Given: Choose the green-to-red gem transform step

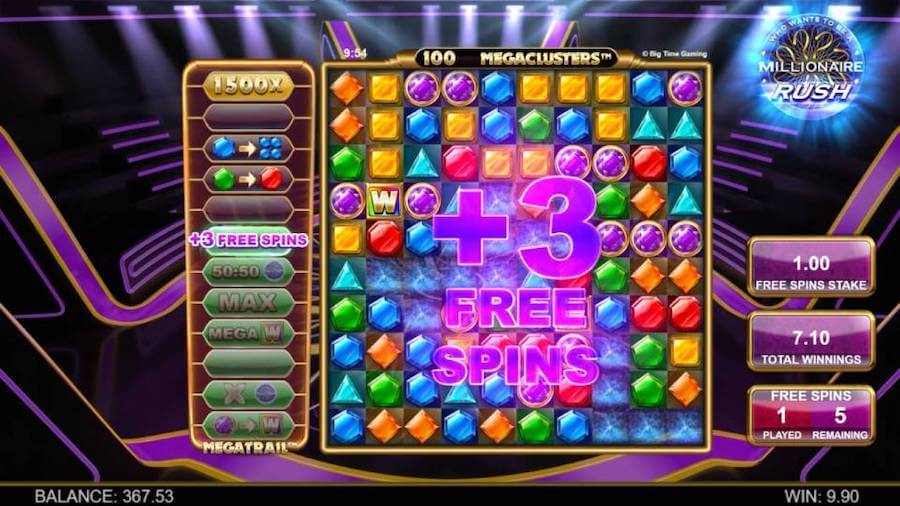Looking at the screenshot, I should pos(248,179).
